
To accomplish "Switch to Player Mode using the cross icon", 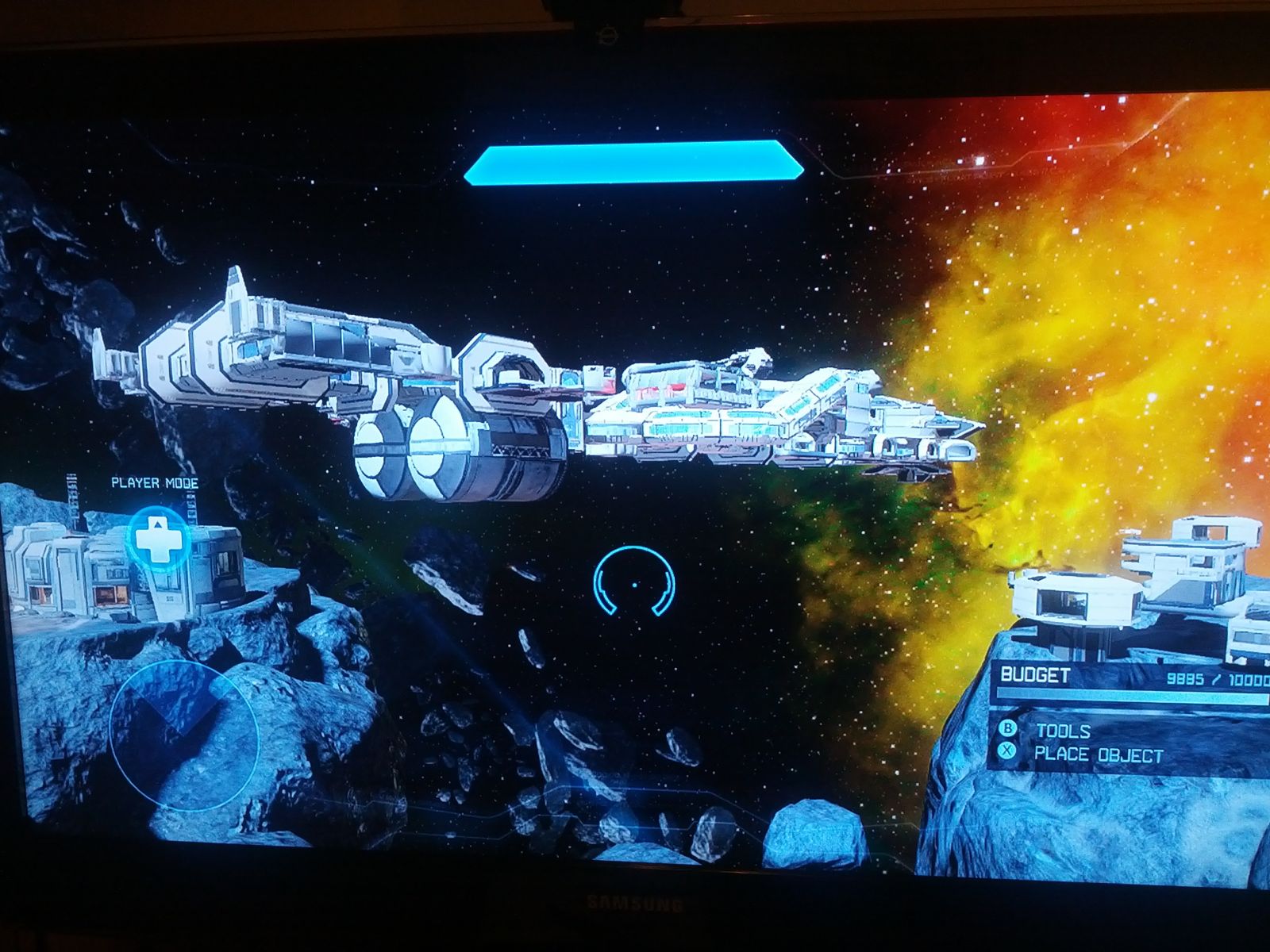I will point(158,537).
